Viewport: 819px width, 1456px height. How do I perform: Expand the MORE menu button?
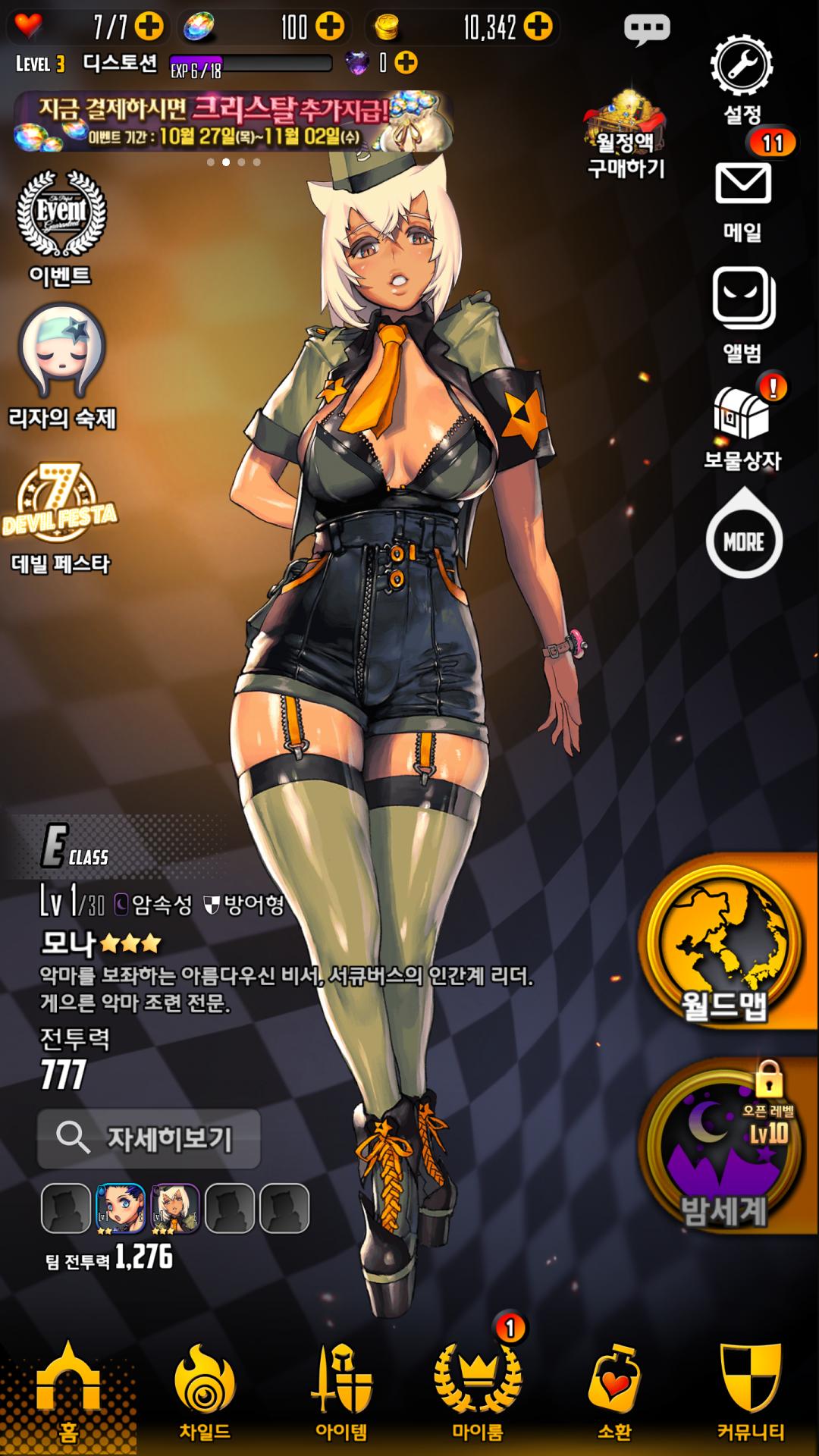743,541
